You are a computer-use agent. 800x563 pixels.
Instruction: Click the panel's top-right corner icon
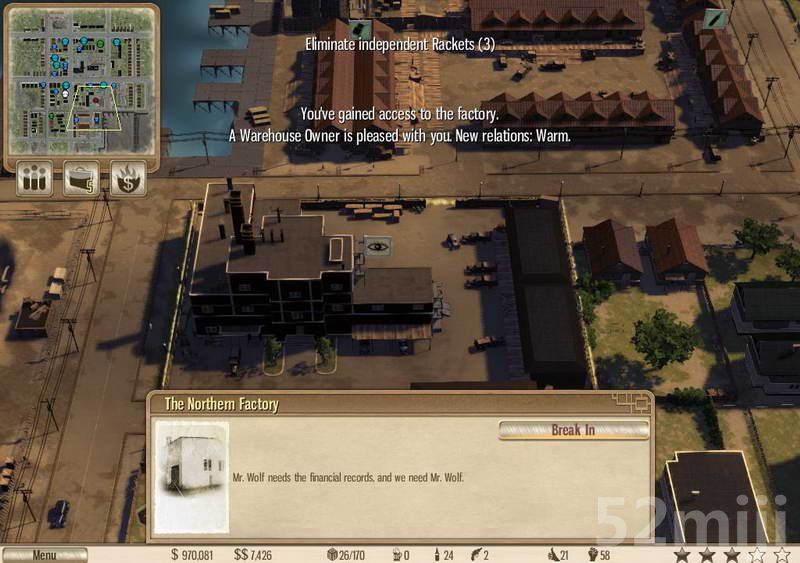[633, 401]
